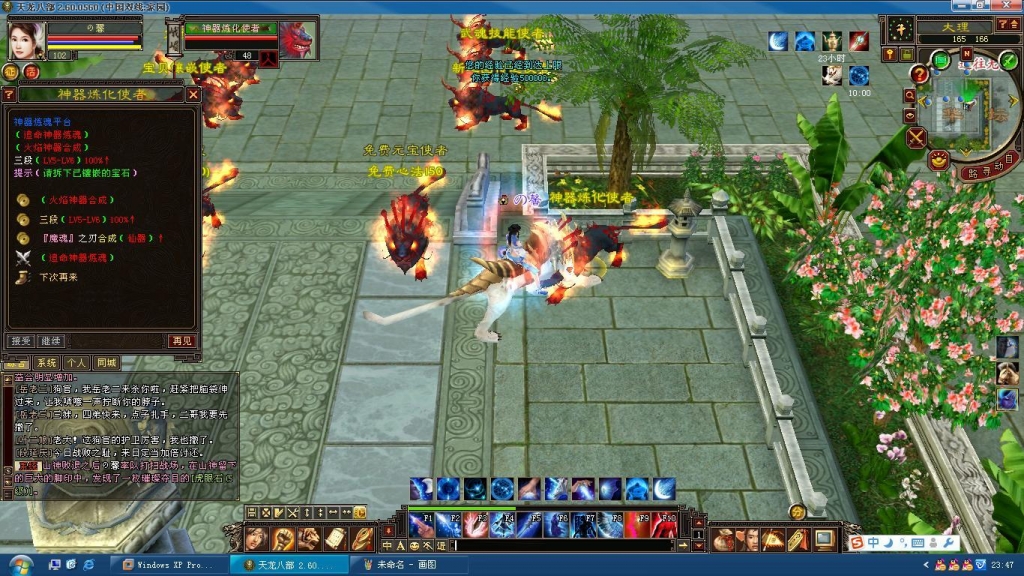Activate the F1 skill slot

point(421,525)
